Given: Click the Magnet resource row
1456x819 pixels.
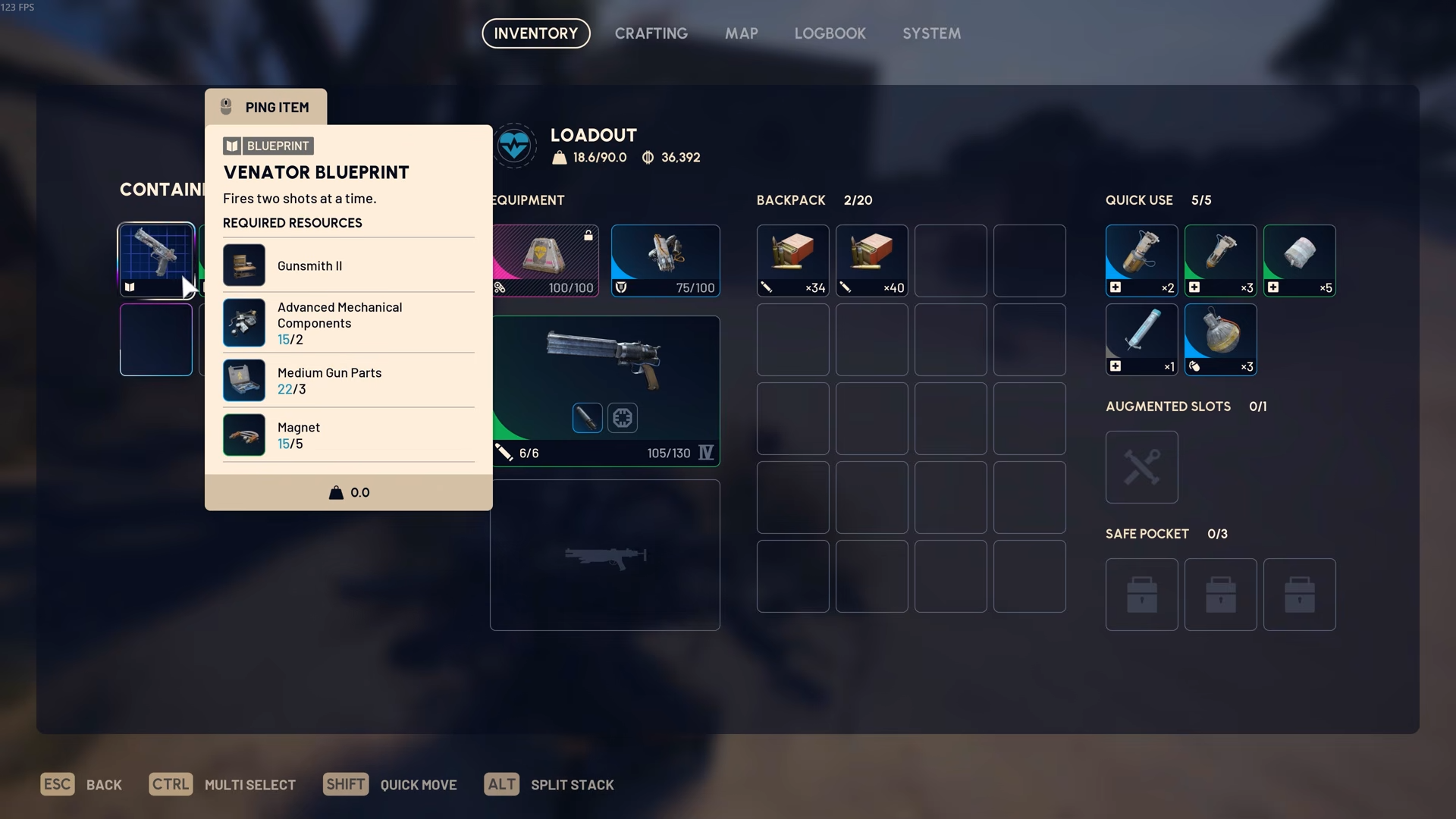Looking at the screenshot, I should [348, 435].
